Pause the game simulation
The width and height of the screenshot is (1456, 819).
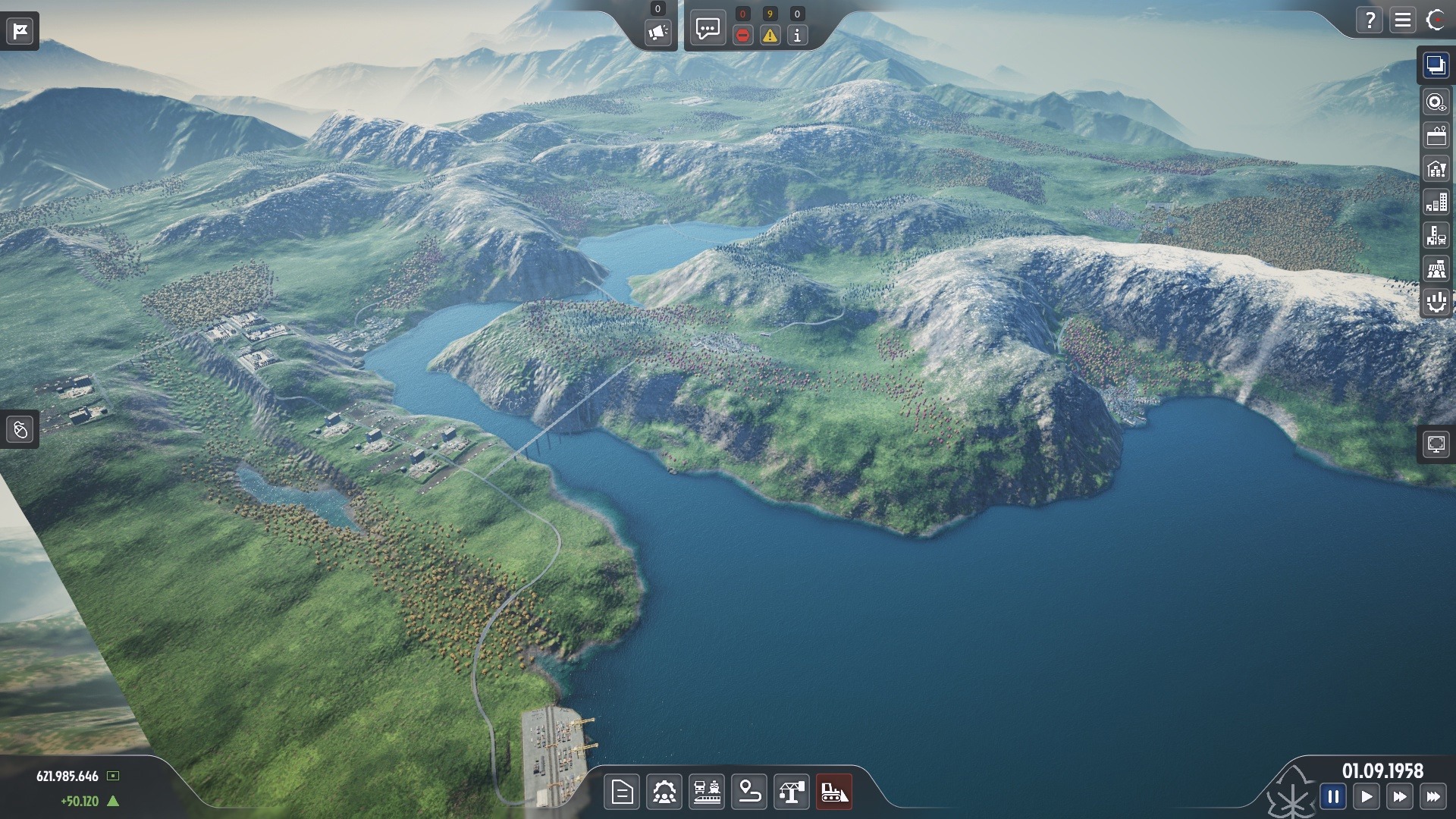[1332, 797]
